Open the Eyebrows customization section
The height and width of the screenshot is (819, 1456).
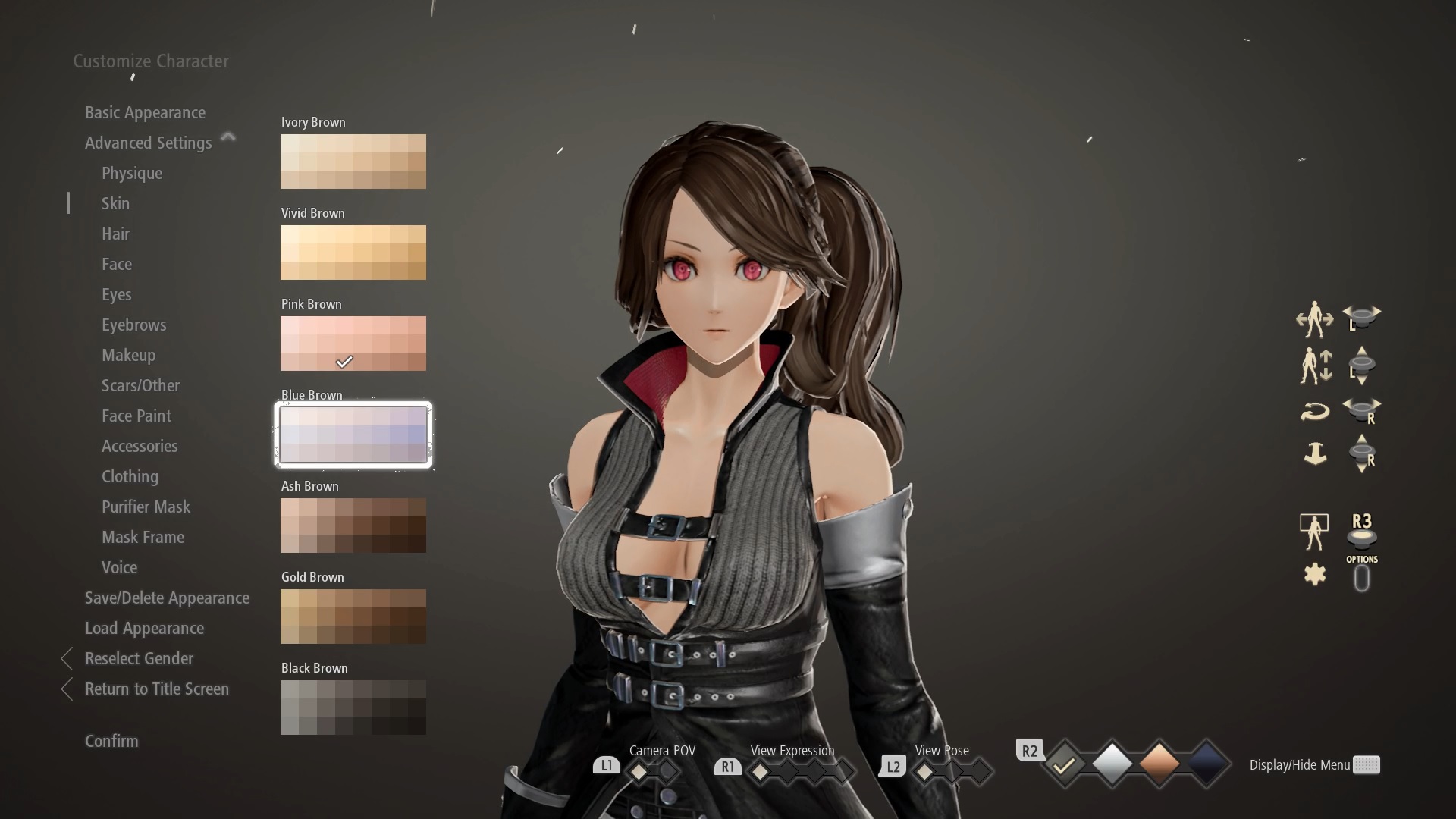click(x=134, y=325)
